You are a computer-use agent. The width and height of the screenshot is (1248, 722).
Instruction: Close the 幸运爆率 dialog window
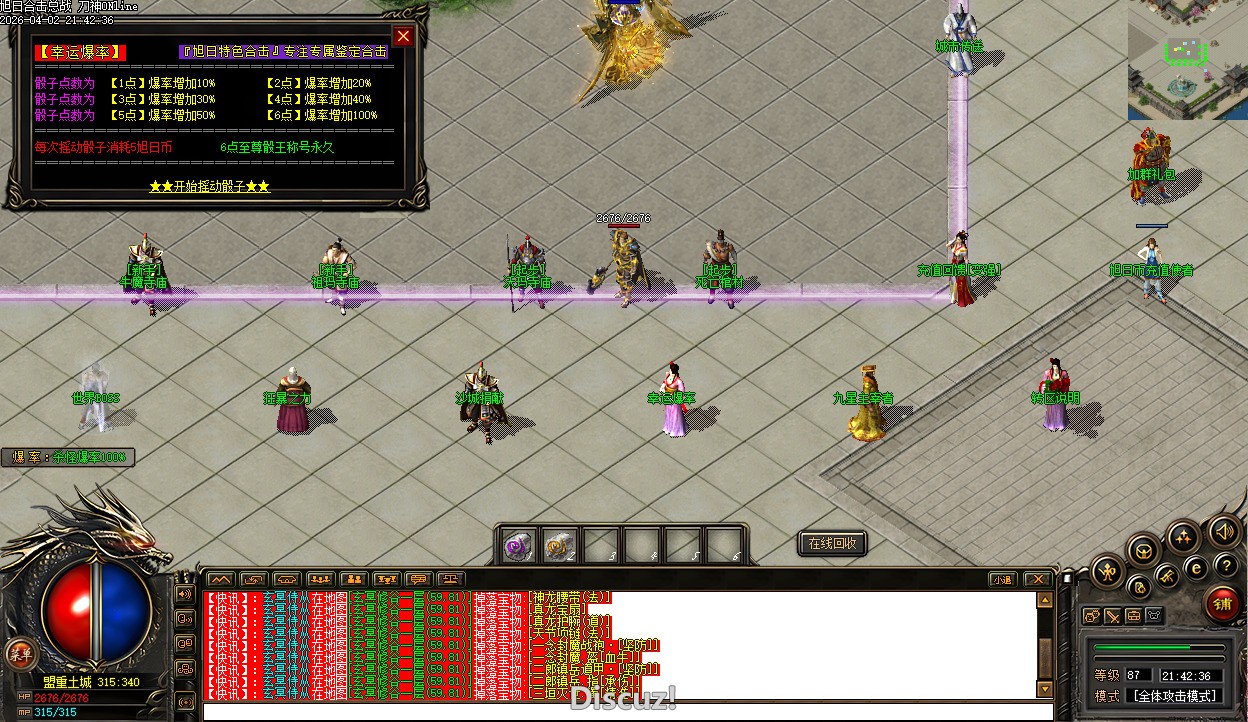point(403,37)
